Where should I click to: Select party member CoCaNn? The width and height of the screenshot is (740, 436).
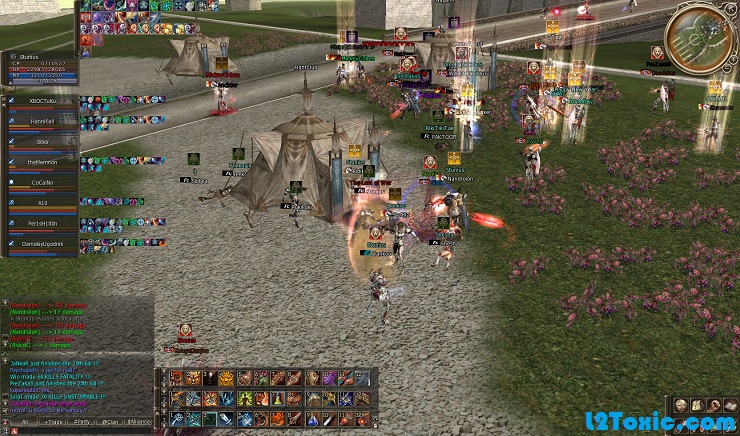point(42,183)
